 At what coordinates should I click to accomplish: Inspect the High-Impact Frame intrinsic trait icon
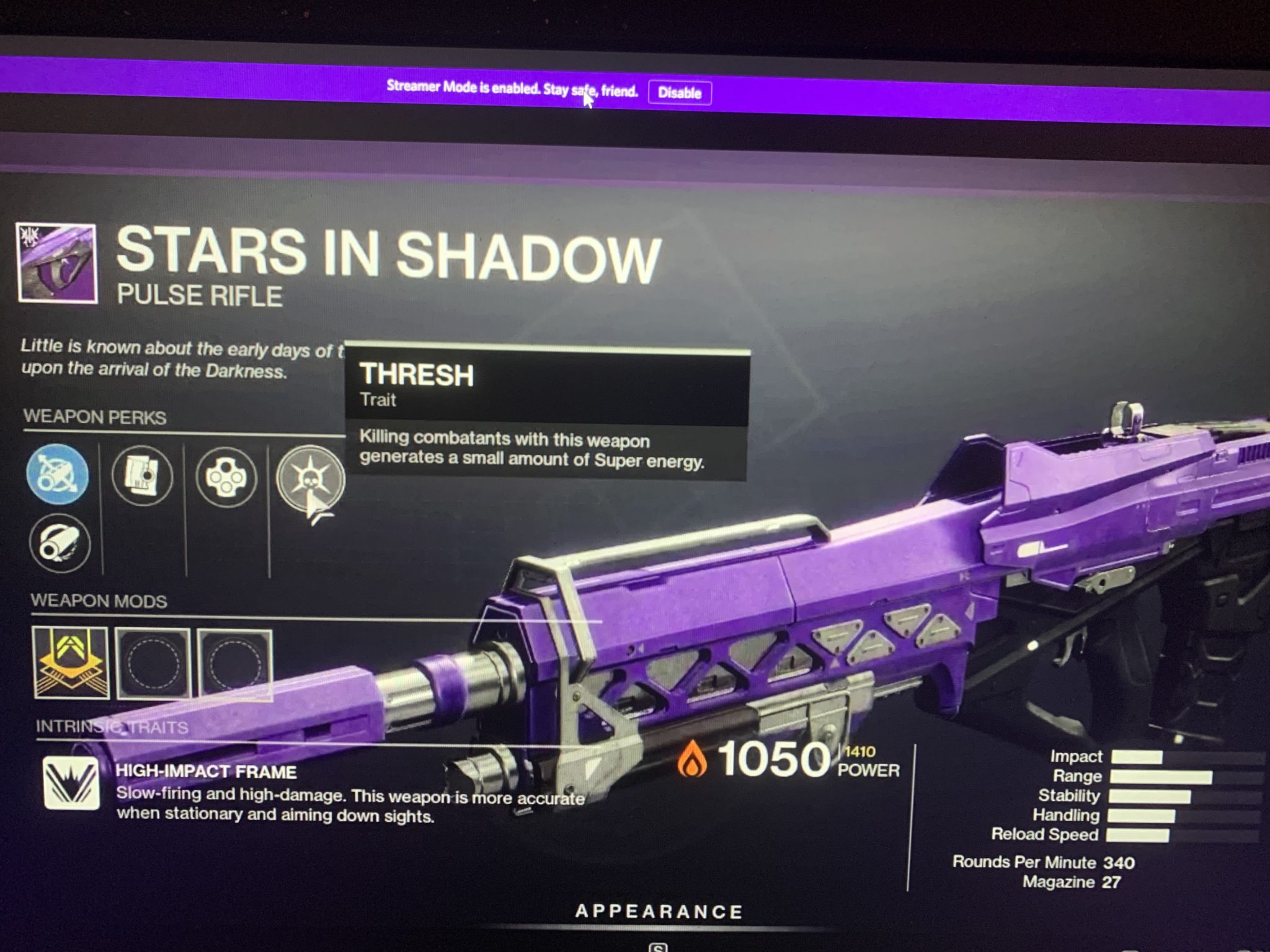pyautogui.click(x=71, y=783)
